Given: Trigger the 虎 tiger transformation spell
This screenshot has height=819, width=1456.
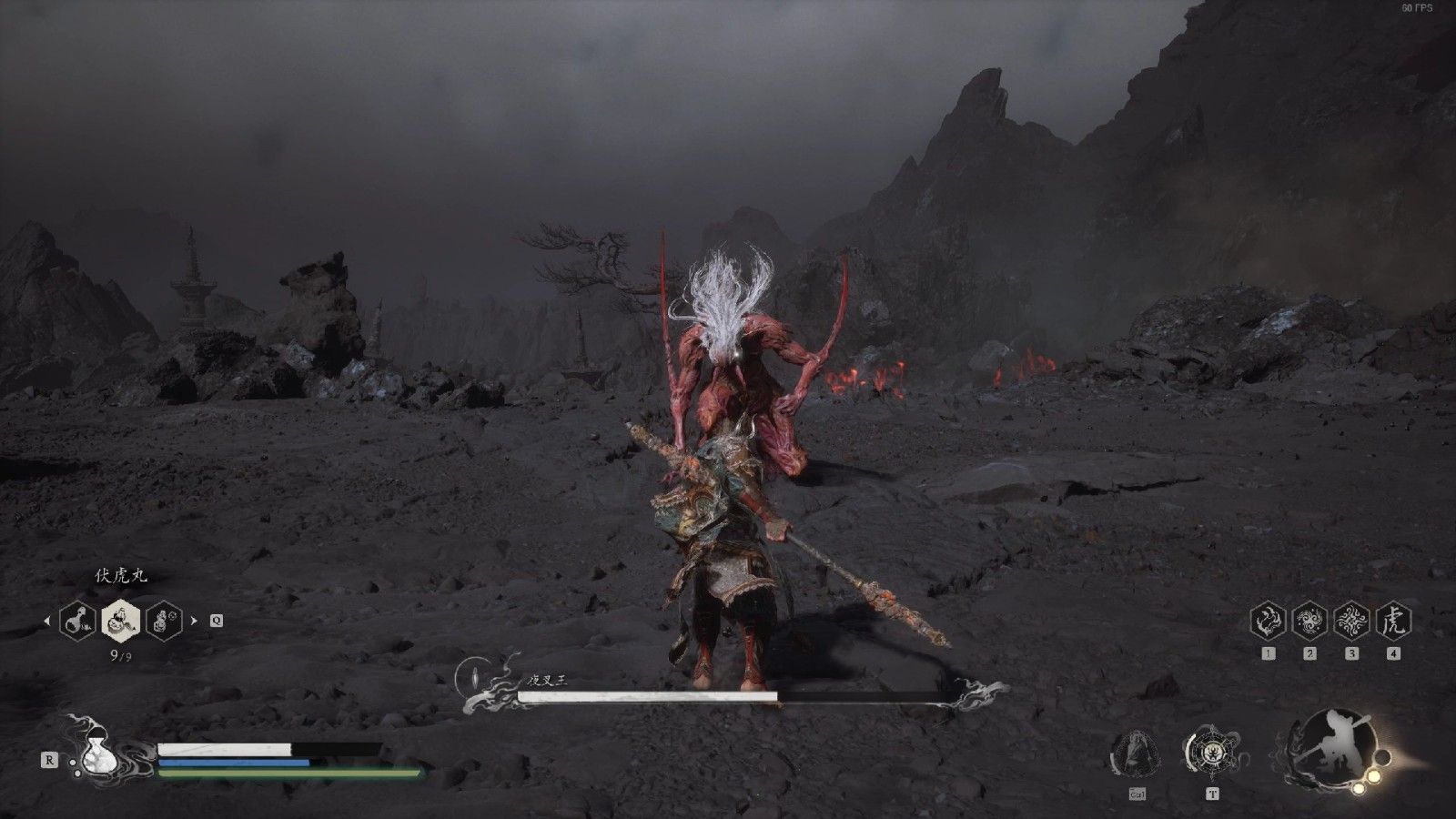Looking at the screenshot, I should click(1393, 621).
